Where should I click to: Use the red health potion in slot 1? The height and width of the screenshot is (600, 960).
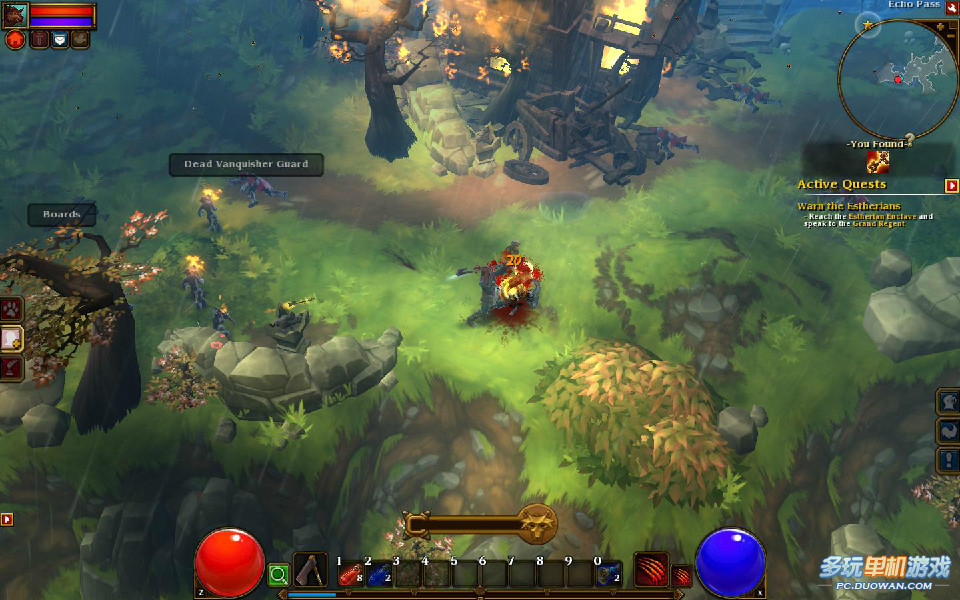[350, 574]
